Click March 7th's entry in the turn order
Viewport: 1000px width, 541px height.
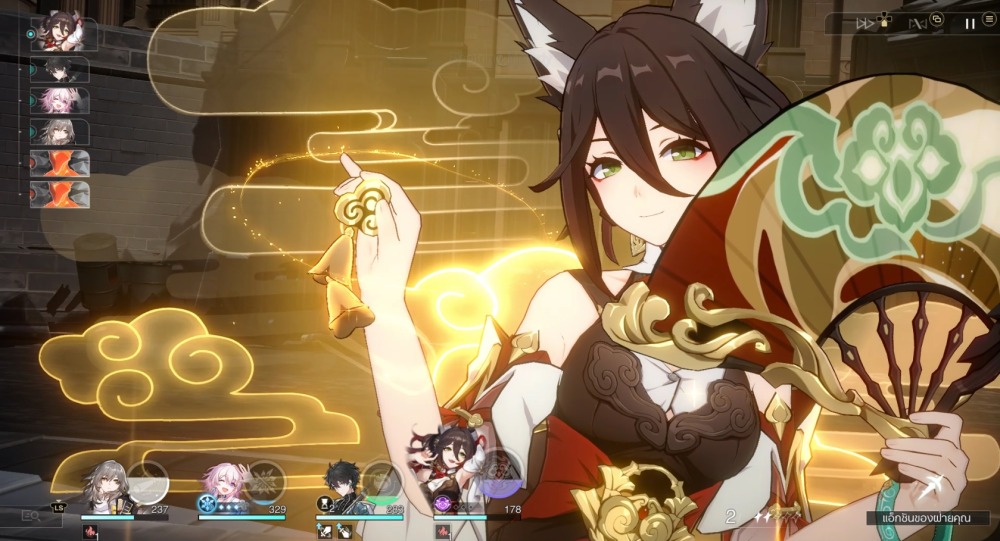[x=60, y=100]
